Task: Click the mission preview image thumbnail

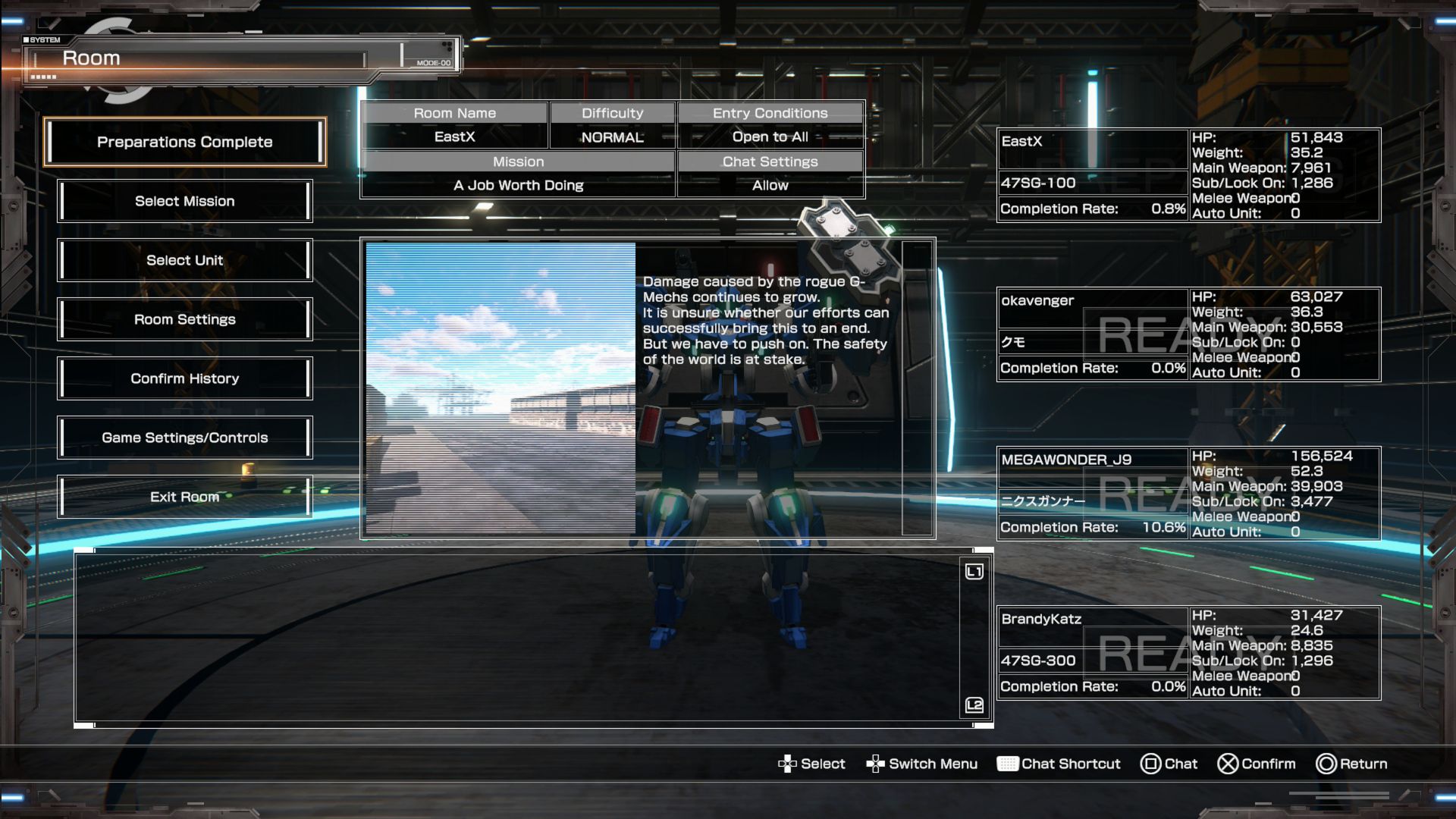Action: coord(500,387)
